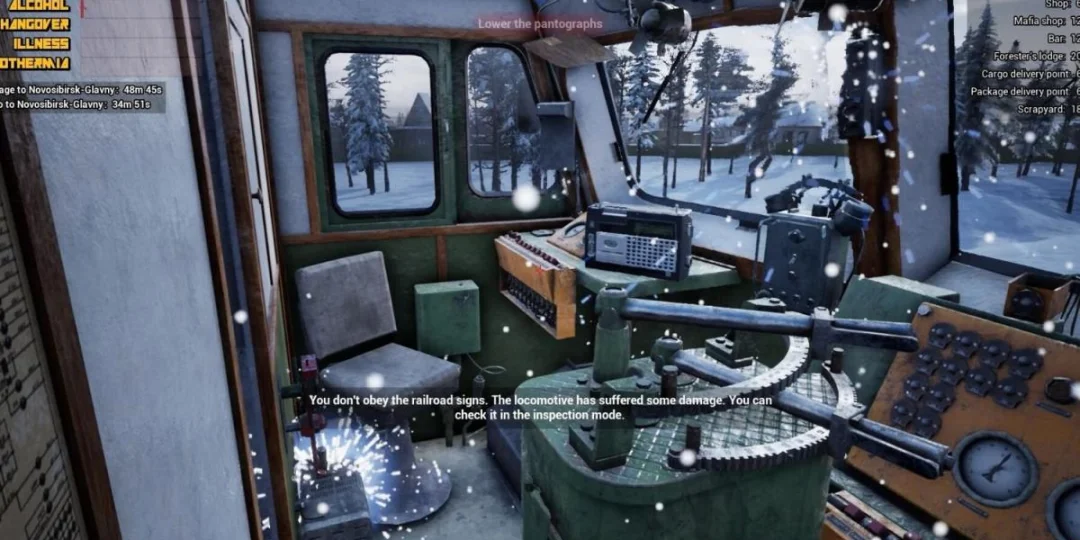Screen dimensions: 1080x540
Task: Select the Forester's lodge entry
Action: tap(1037, 57)
